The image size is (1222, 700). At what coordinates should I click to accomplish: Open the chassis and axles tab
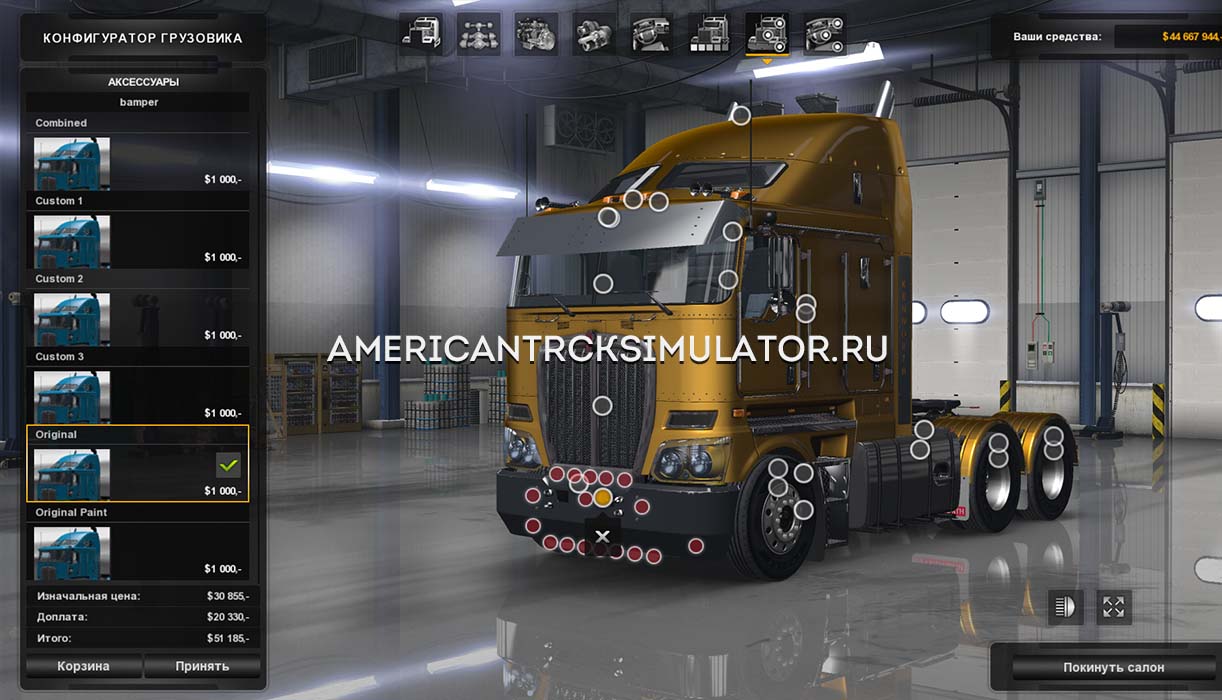click(479, 34)
